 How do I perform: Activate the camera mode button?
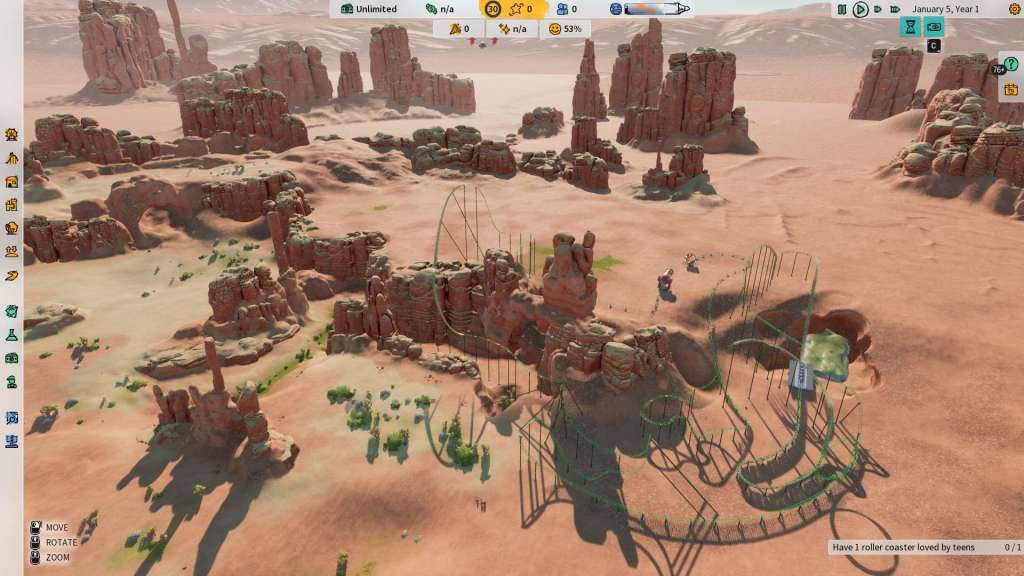pos(934,27)
